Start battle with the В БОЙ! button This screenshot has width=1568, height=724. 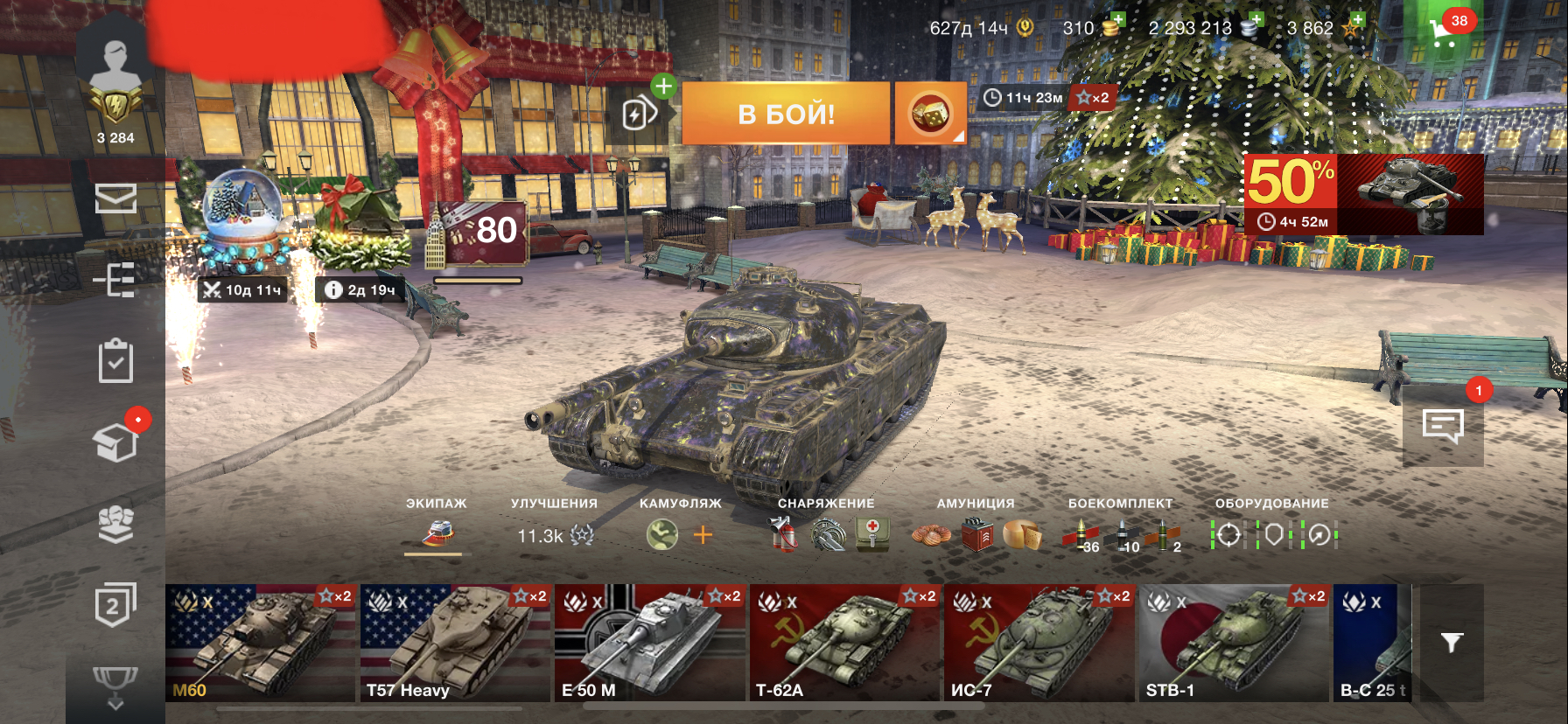pos(786,114)
